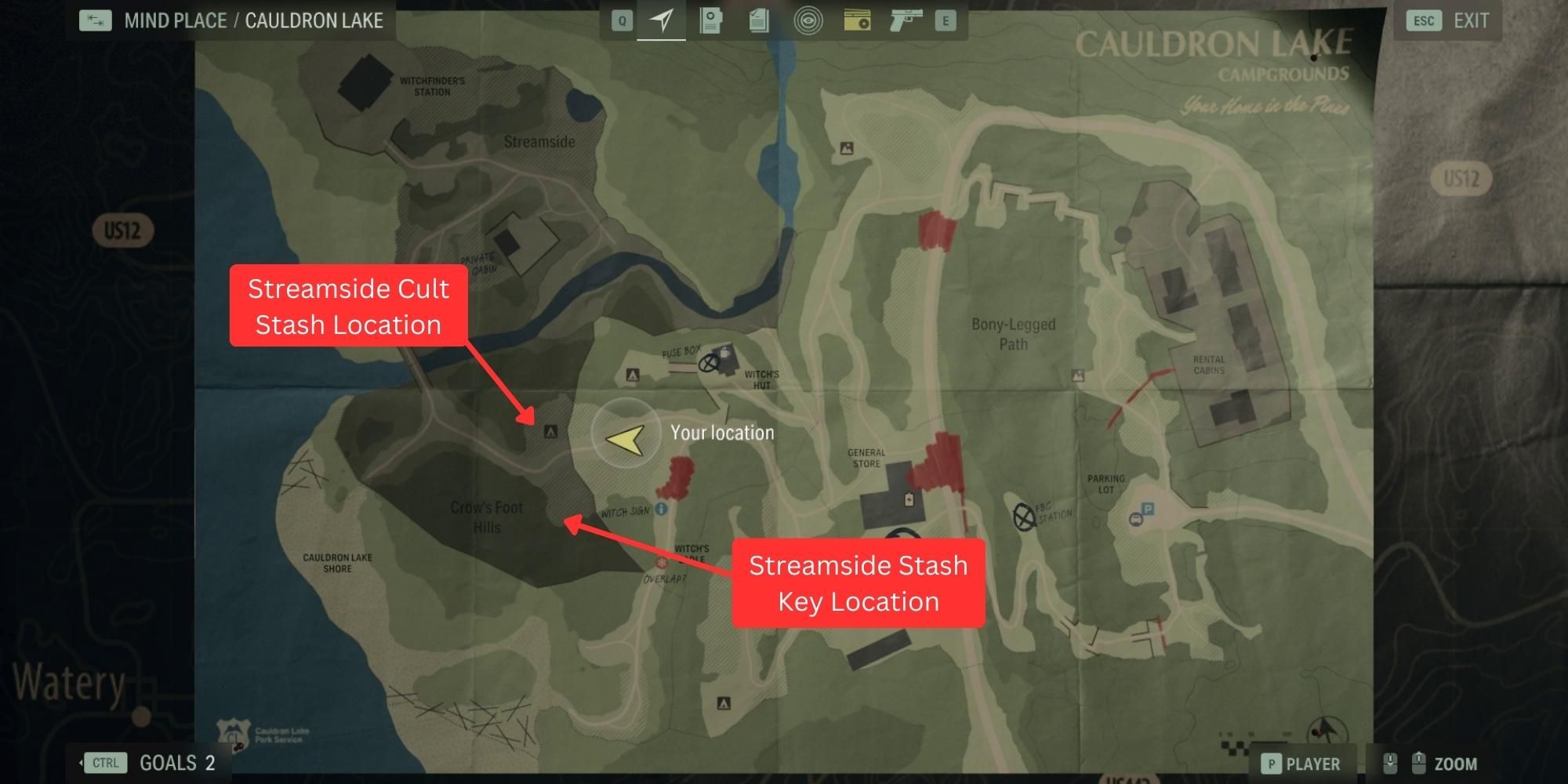Open the radio media player icon

(857, 21)
